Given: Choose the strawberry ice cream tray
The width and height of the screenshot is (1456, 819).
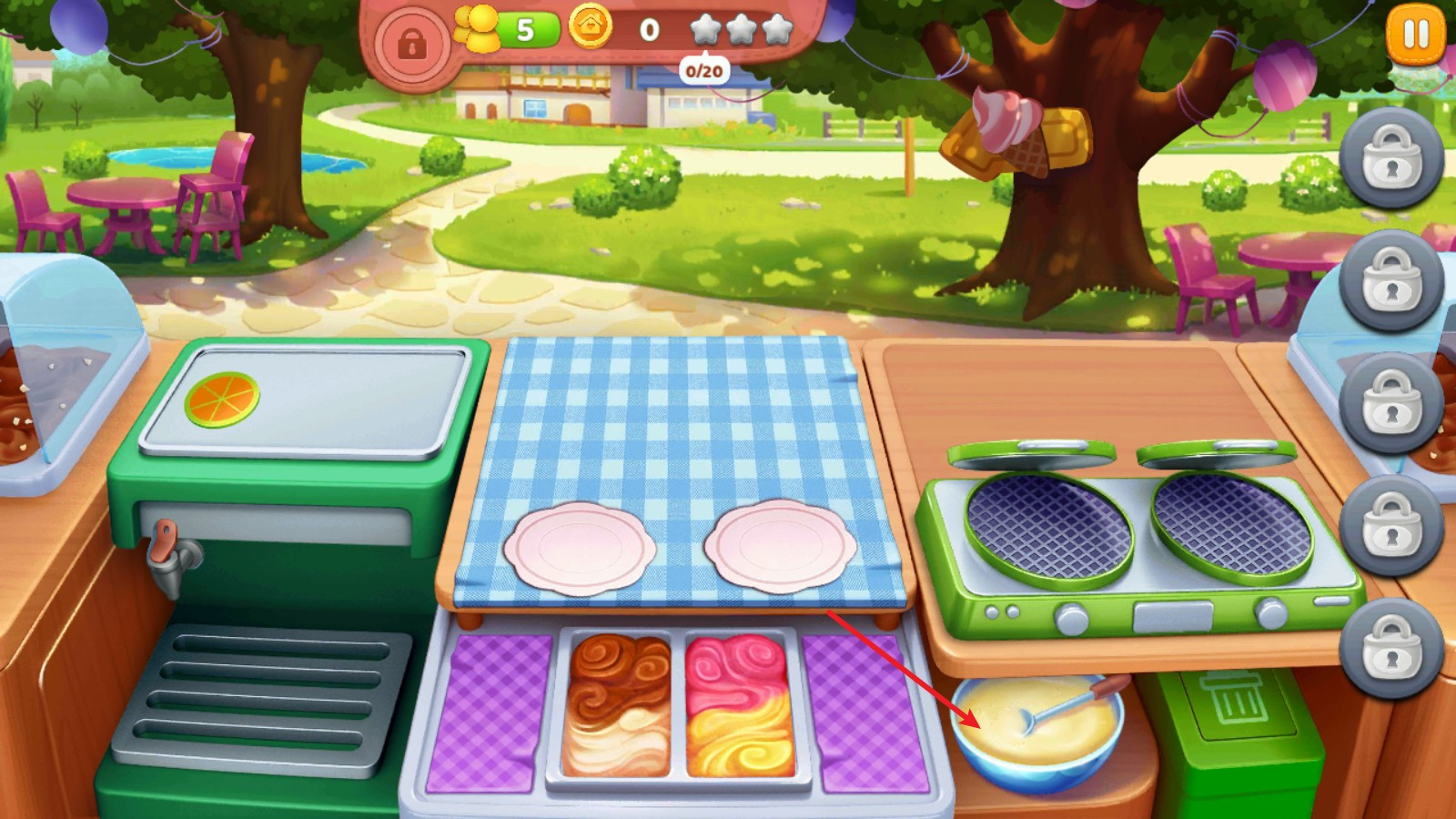Looking at the screenshot, I should click(x=740, y=705).
